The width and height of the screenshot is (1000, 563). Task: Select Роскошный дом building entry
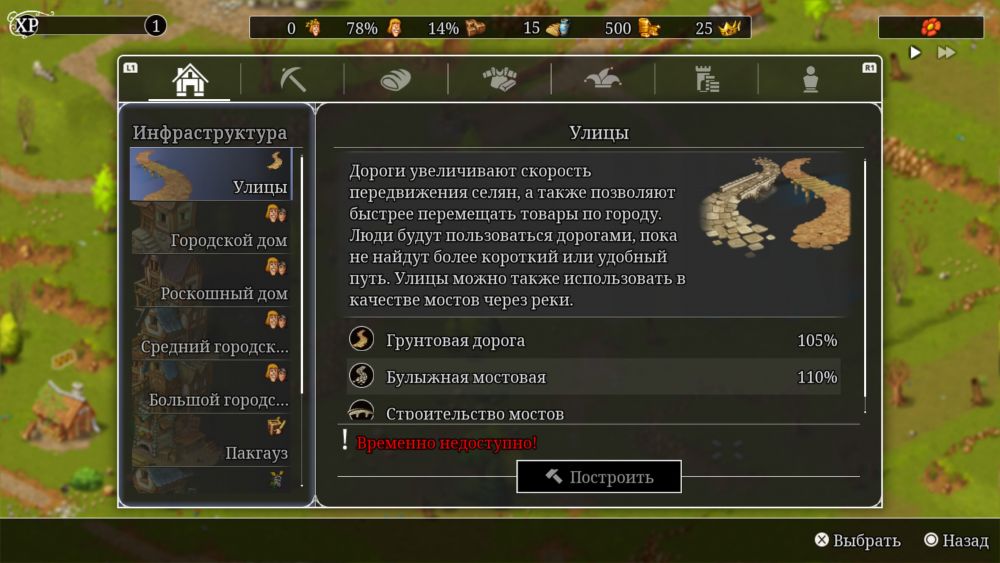click(x=211, y=281)
